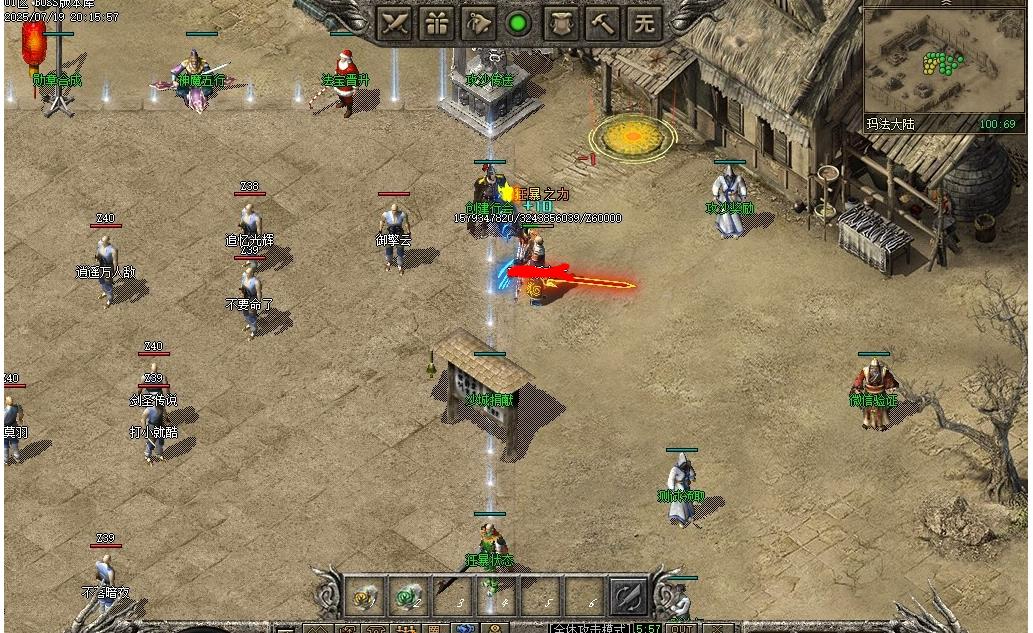Click the bell notification icon
This screenshot has height=633, width=1033.
[x=478, y=24]
